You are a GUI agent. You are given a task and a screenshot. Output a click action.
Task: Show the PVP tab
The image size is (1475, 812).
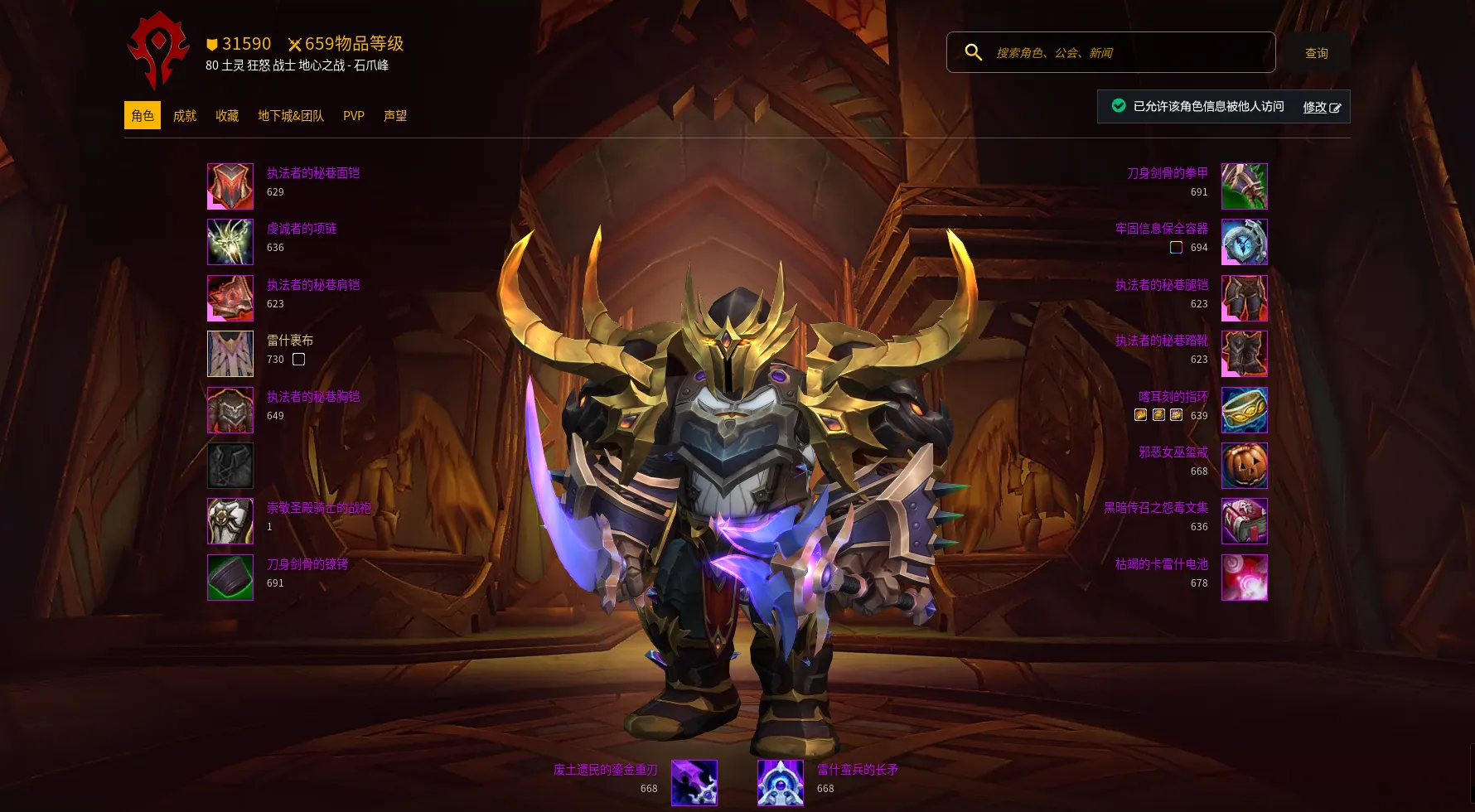point(354,116)
